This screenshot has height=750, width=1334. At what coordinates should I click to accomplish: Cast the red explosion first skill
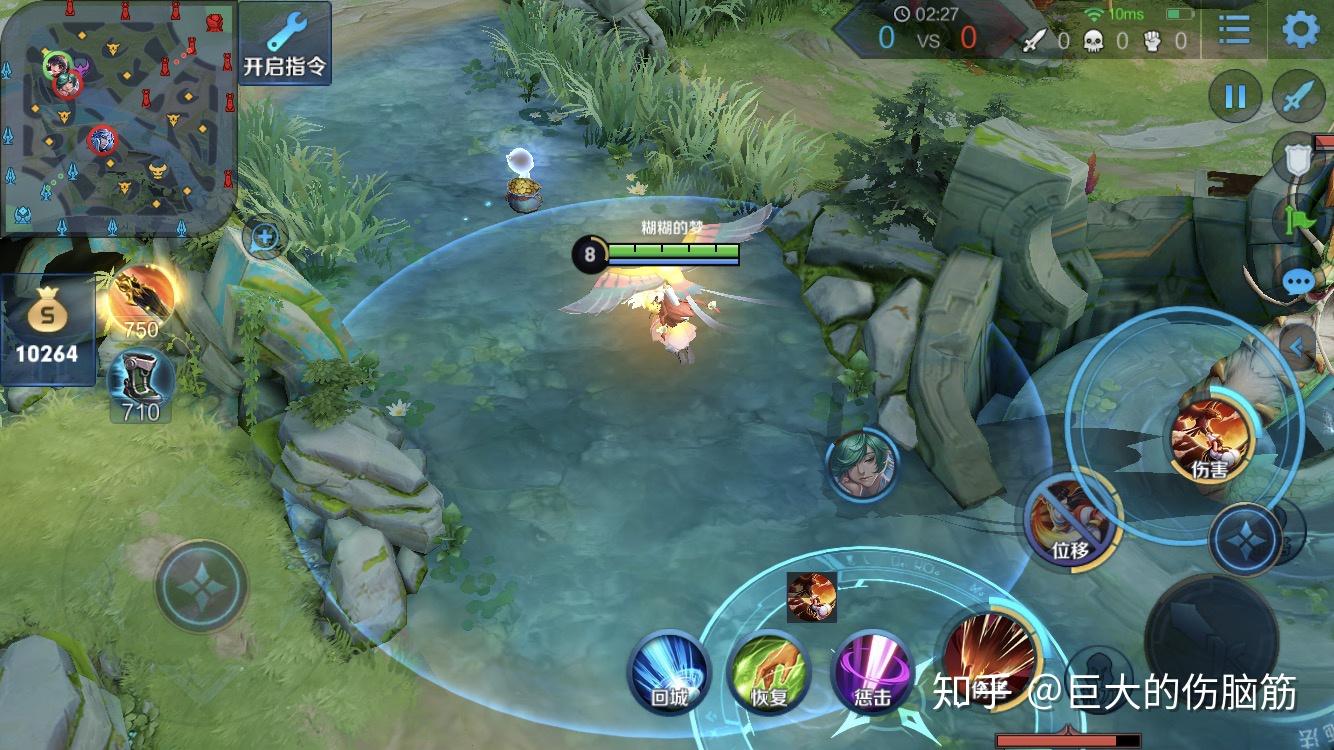[x=990, y=656]
